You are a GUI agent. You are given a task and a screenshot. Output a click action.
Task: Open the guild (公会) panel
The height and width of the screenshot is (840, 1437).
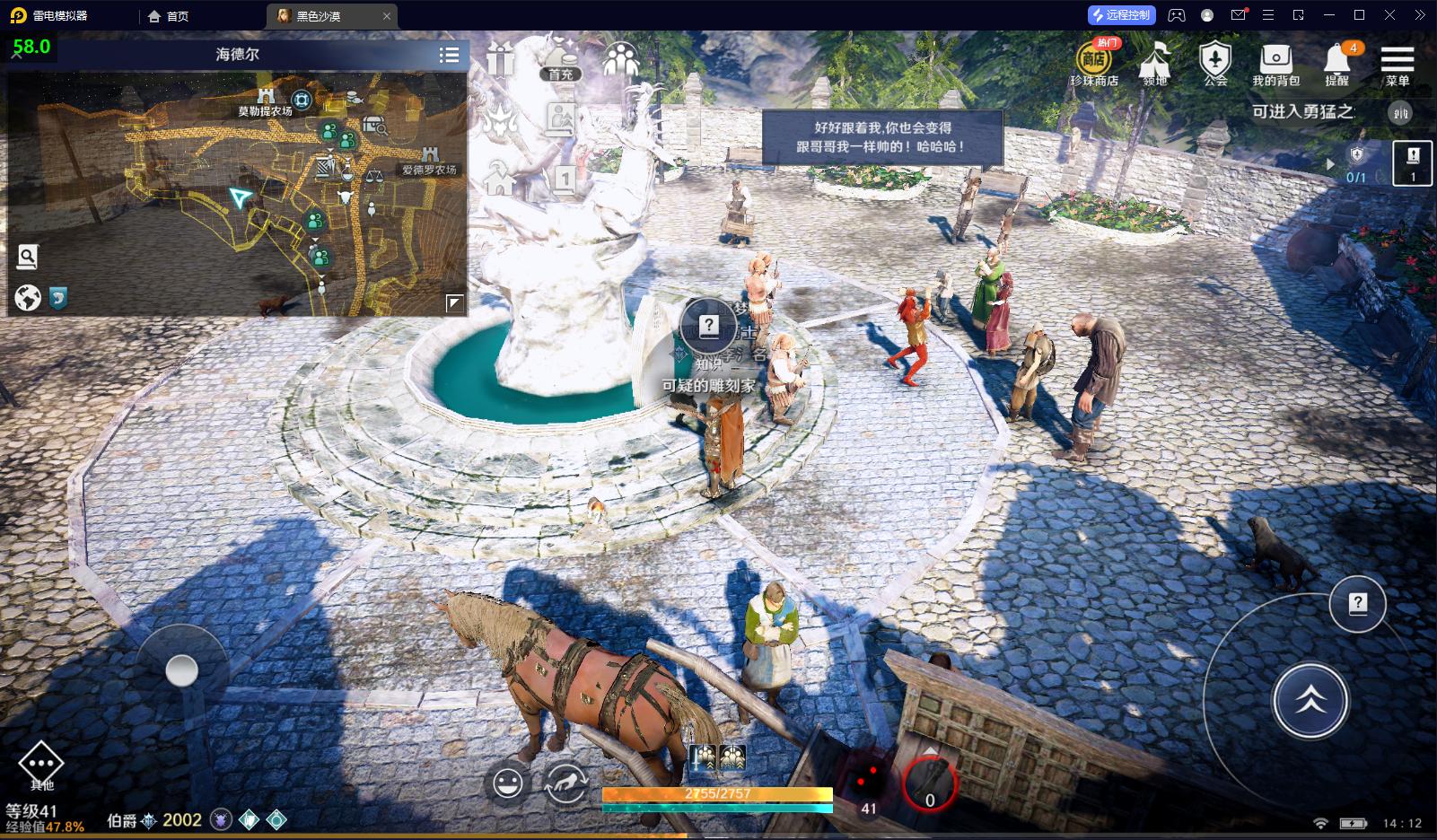(x=1215, y=65)
